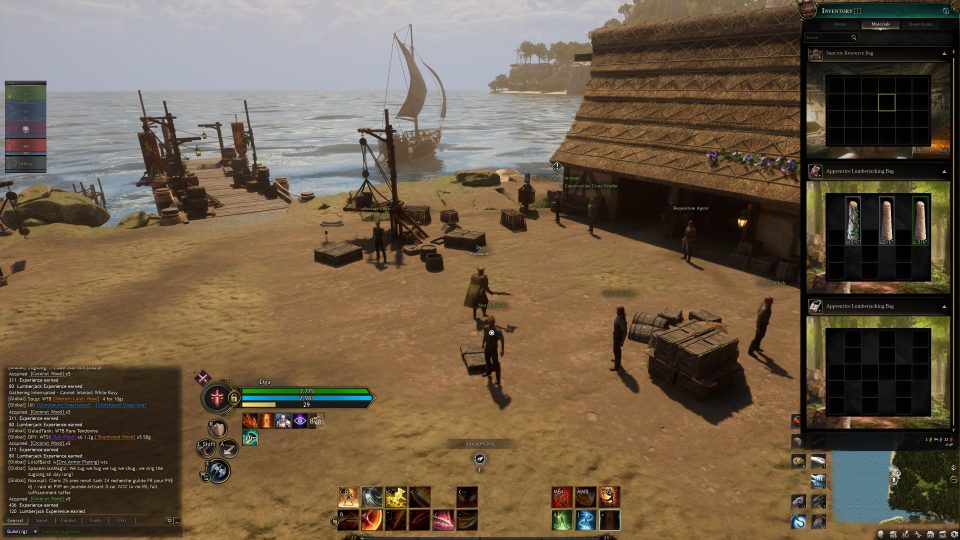
Task: Click the purple eye buff icon
Action: point(300,421)
